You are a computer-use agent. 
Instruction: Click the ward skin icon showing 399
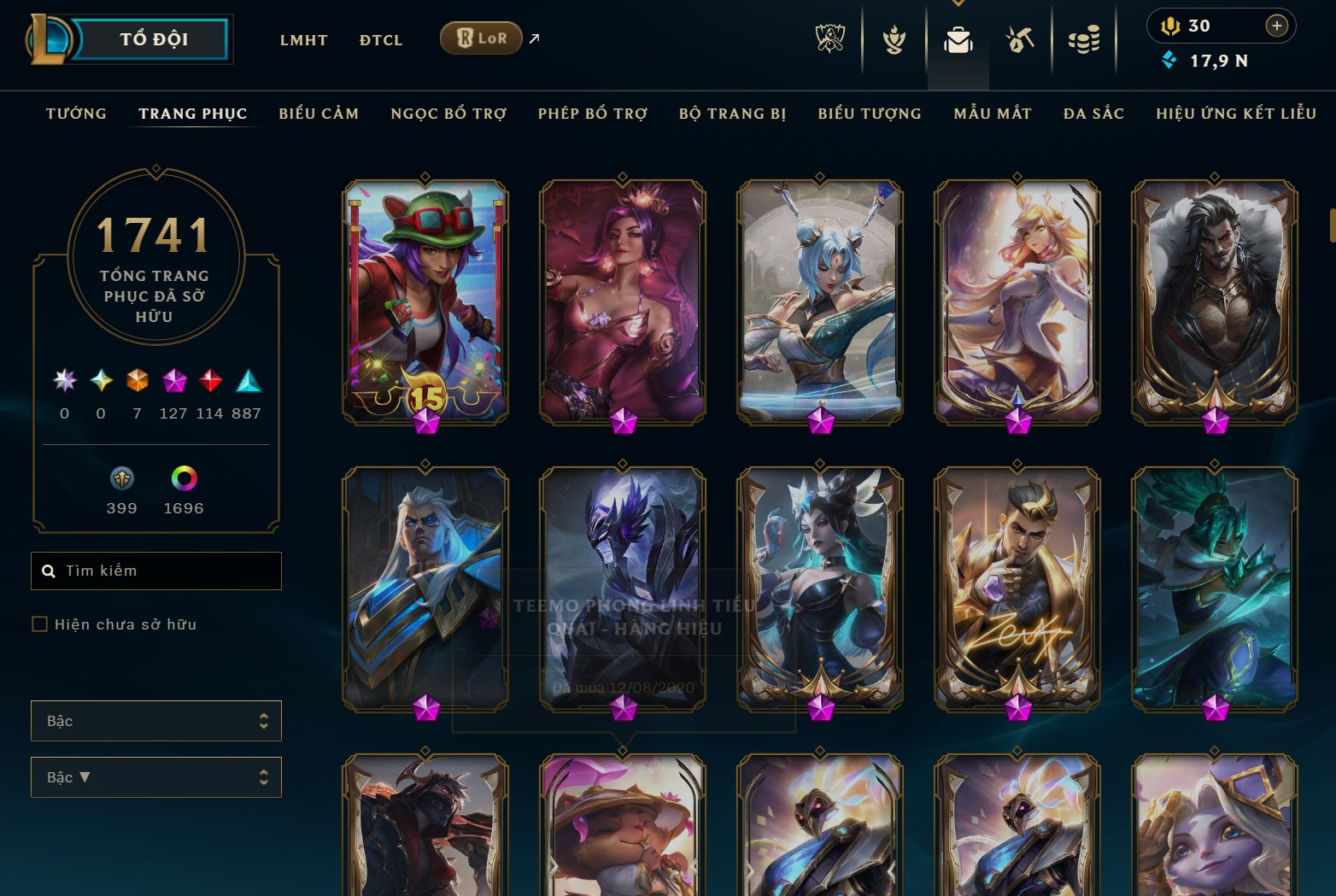(121, 479)
